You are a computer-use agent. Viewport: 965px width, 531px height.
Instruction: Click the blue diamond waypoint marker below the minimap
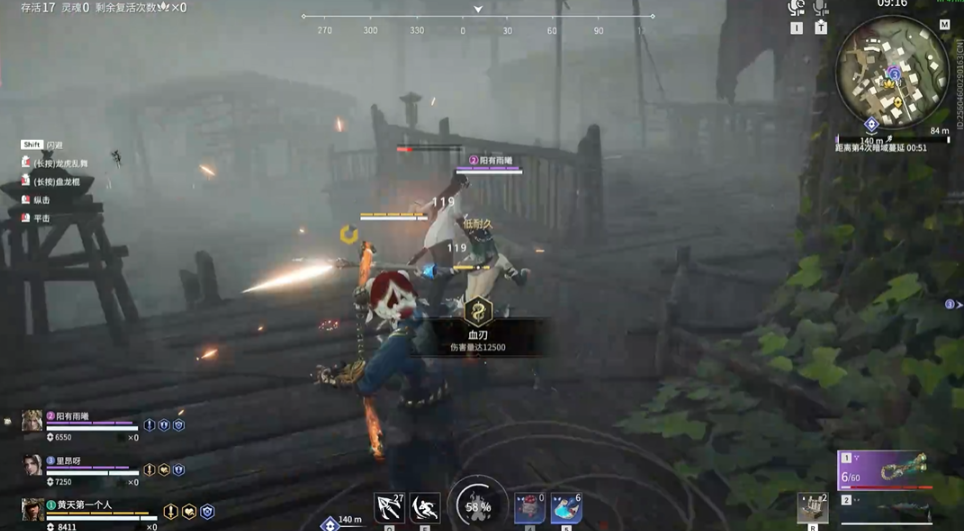coord(871,124)
